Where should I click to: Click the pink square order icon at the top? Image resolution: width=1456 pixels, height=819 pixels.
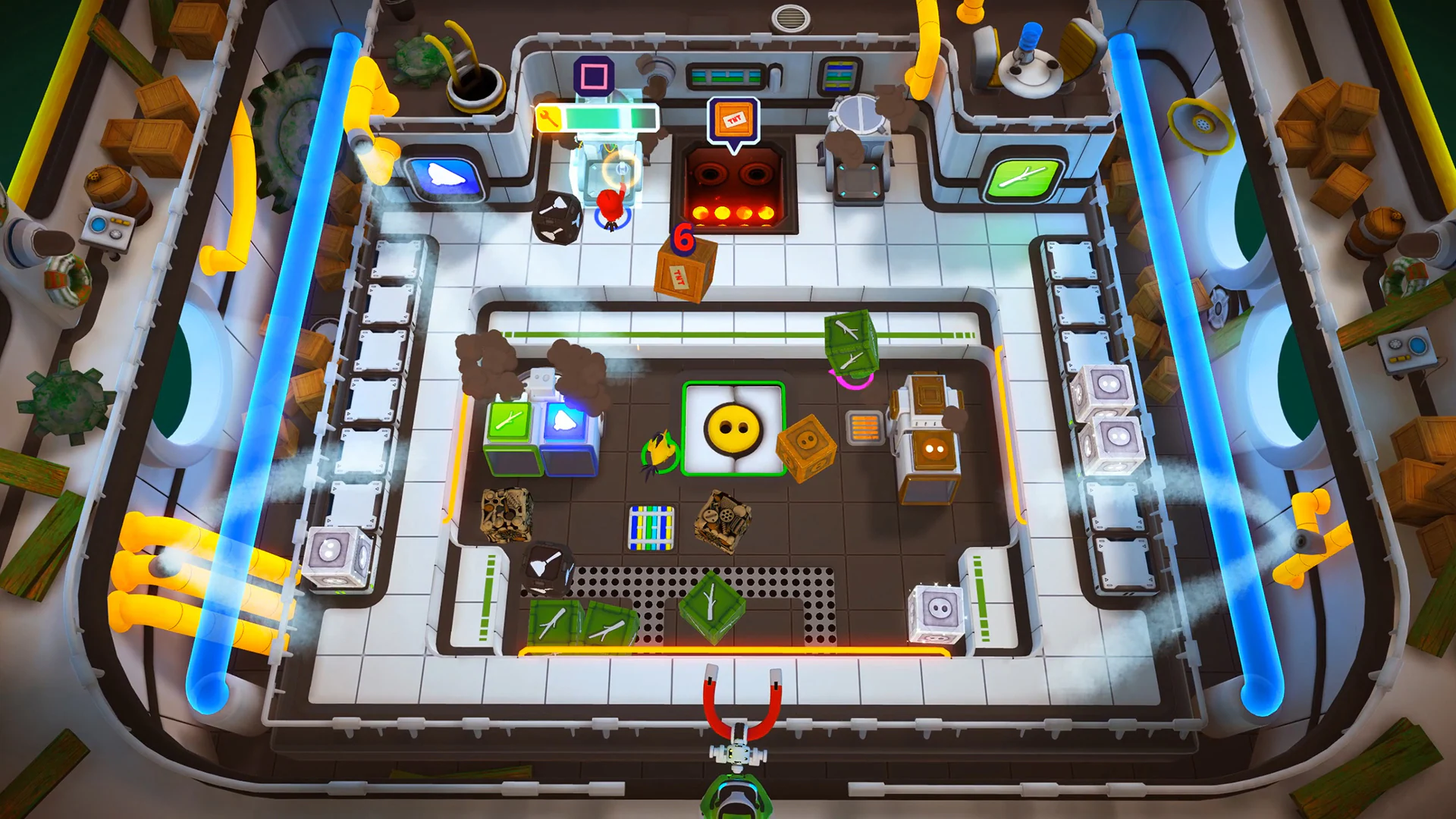click(593, 74)
